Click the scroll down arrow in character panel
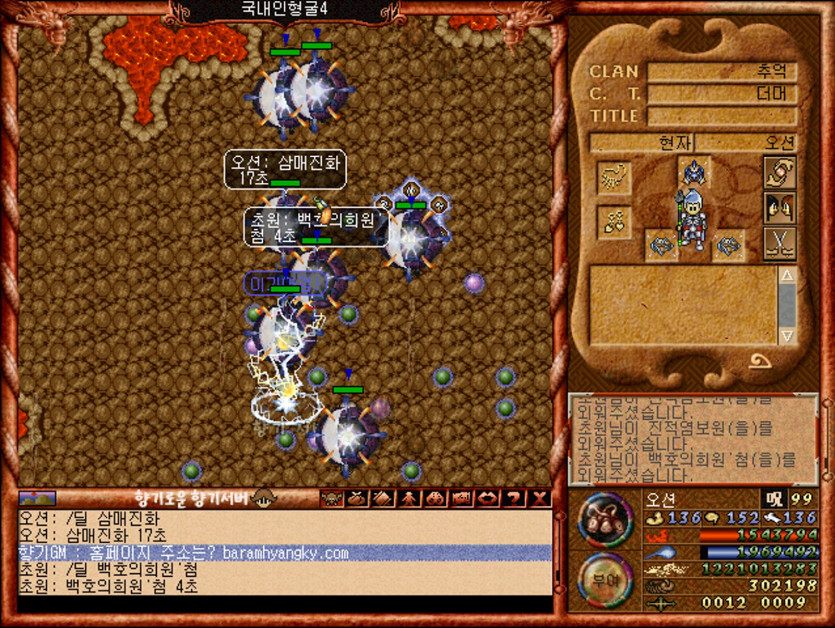Viewport: 835px width, 628px height. pos(787,335)
